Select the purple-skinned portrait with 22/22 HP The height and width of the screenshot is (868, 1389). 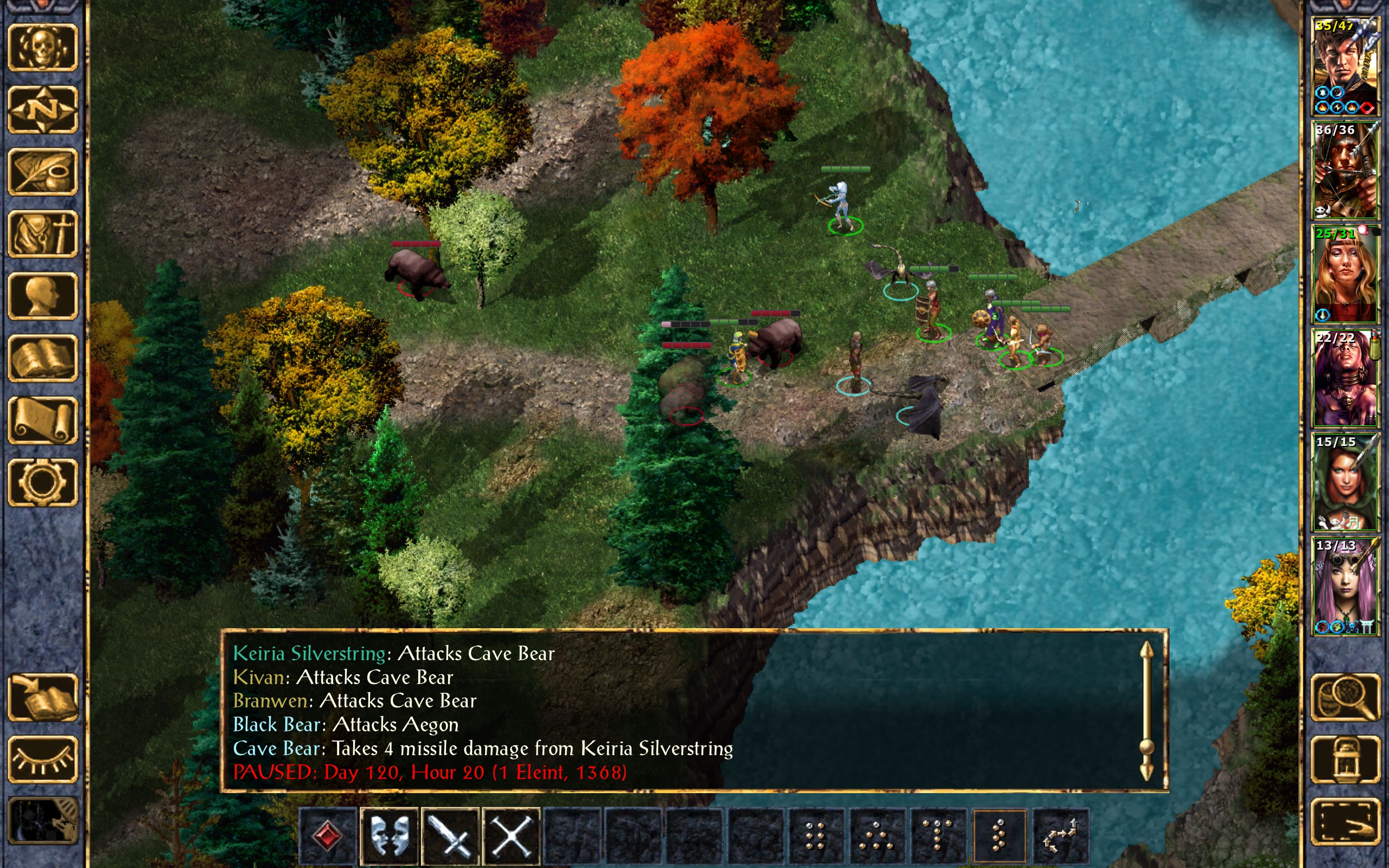pos(1345,378)
